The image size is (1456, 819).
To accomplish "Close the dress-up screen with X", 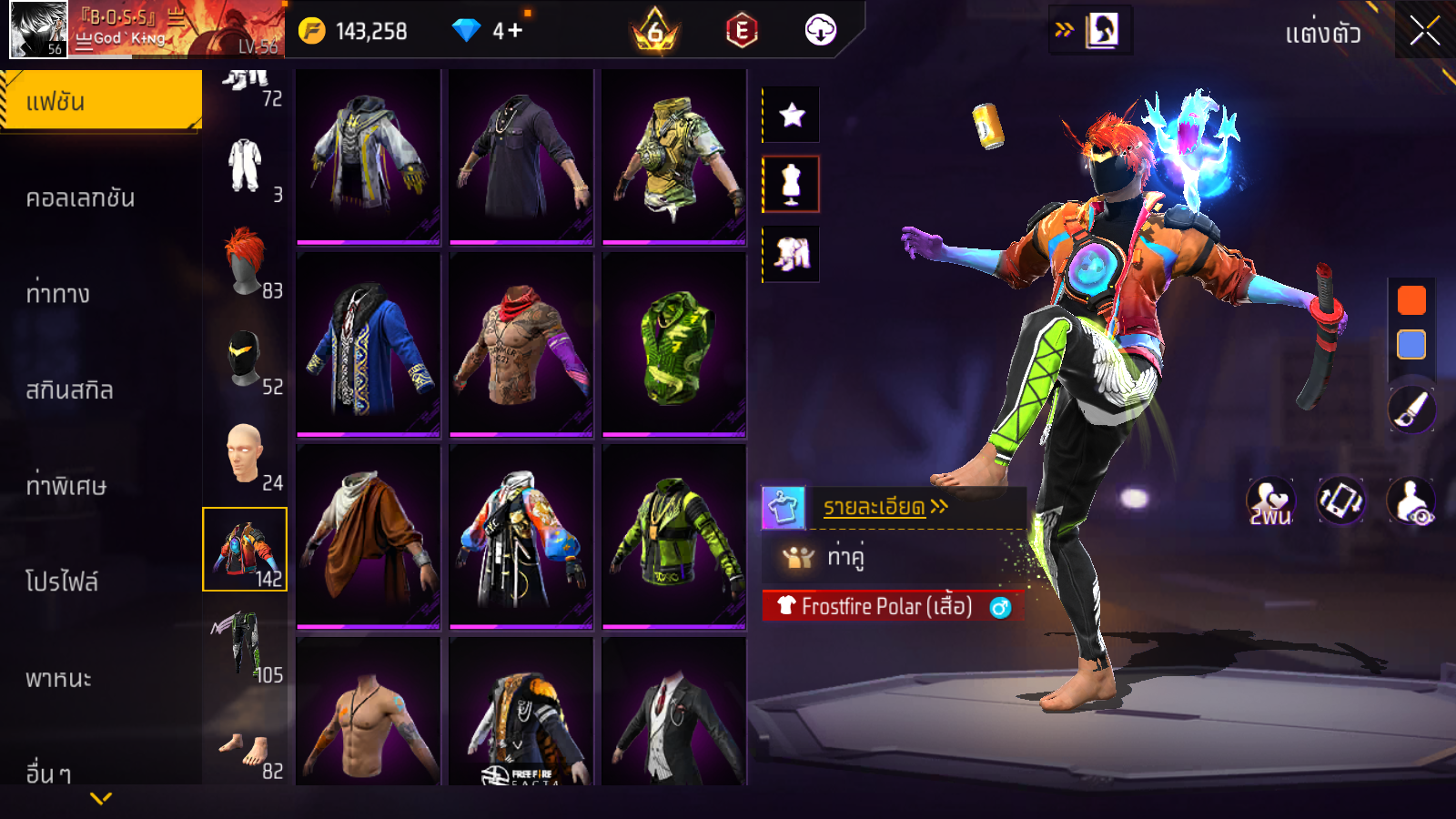I will click(1424, 32).
